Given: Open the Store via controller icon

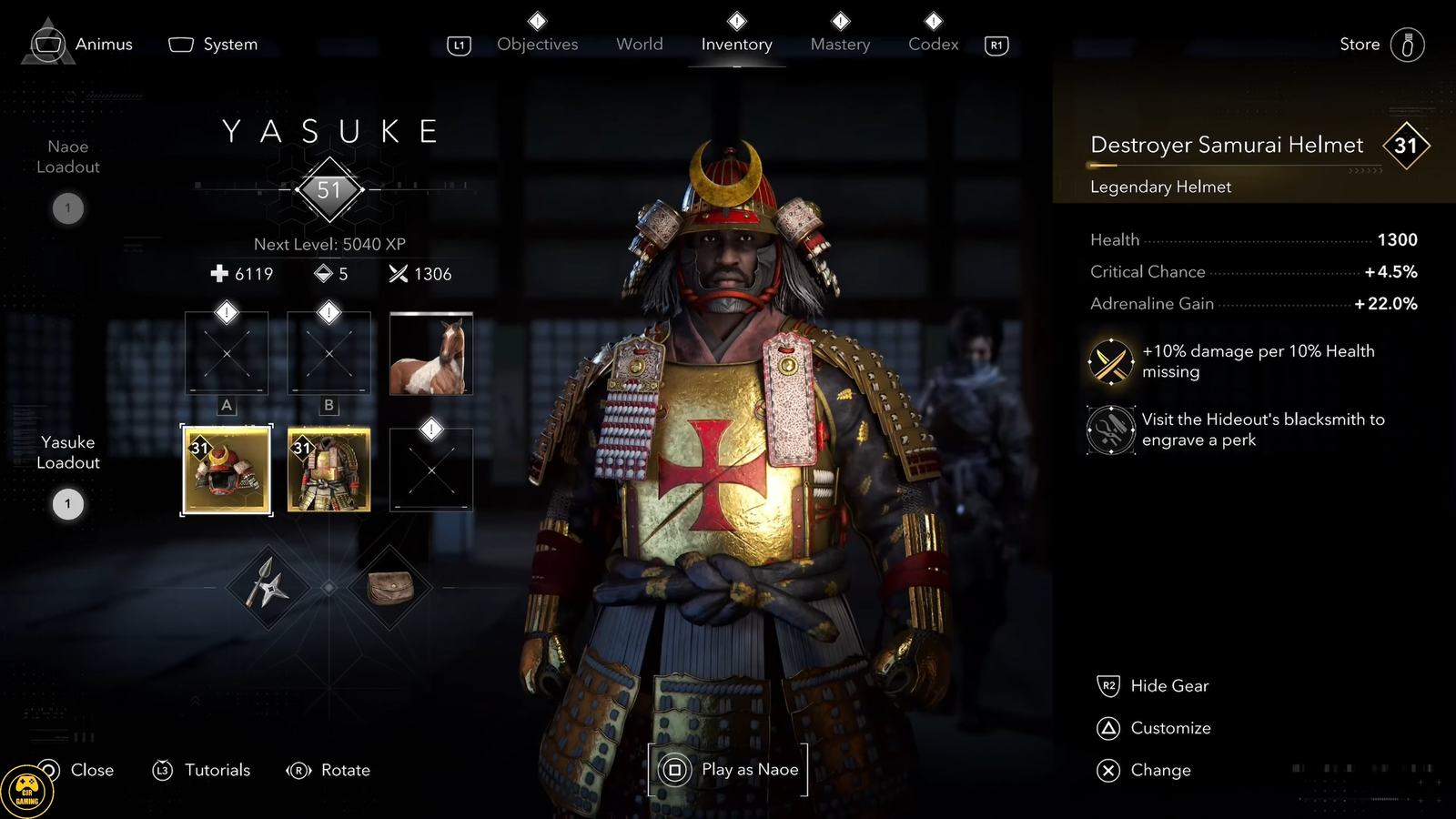Looking at the screenshot, I should [1410, 44].
